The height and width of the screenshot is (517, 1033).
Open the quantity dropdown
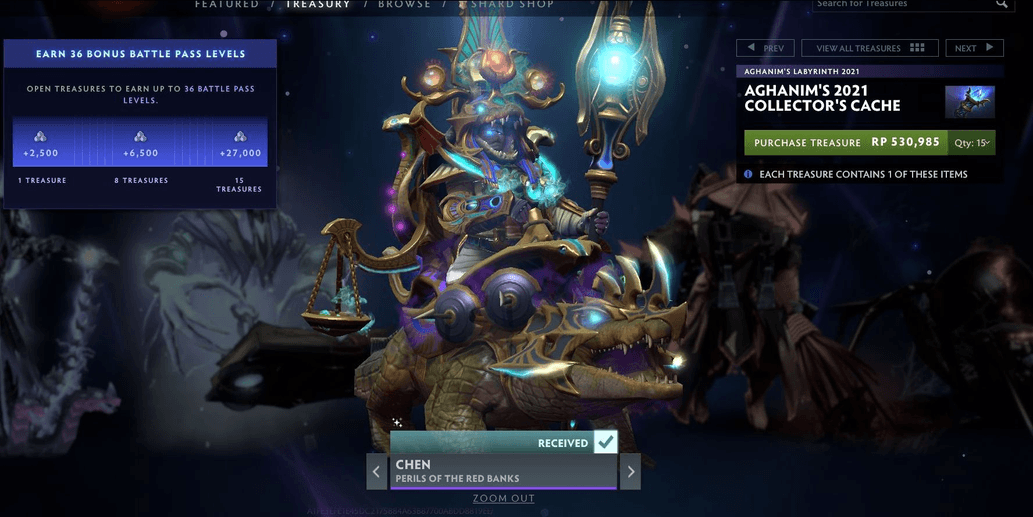[973, 143]
